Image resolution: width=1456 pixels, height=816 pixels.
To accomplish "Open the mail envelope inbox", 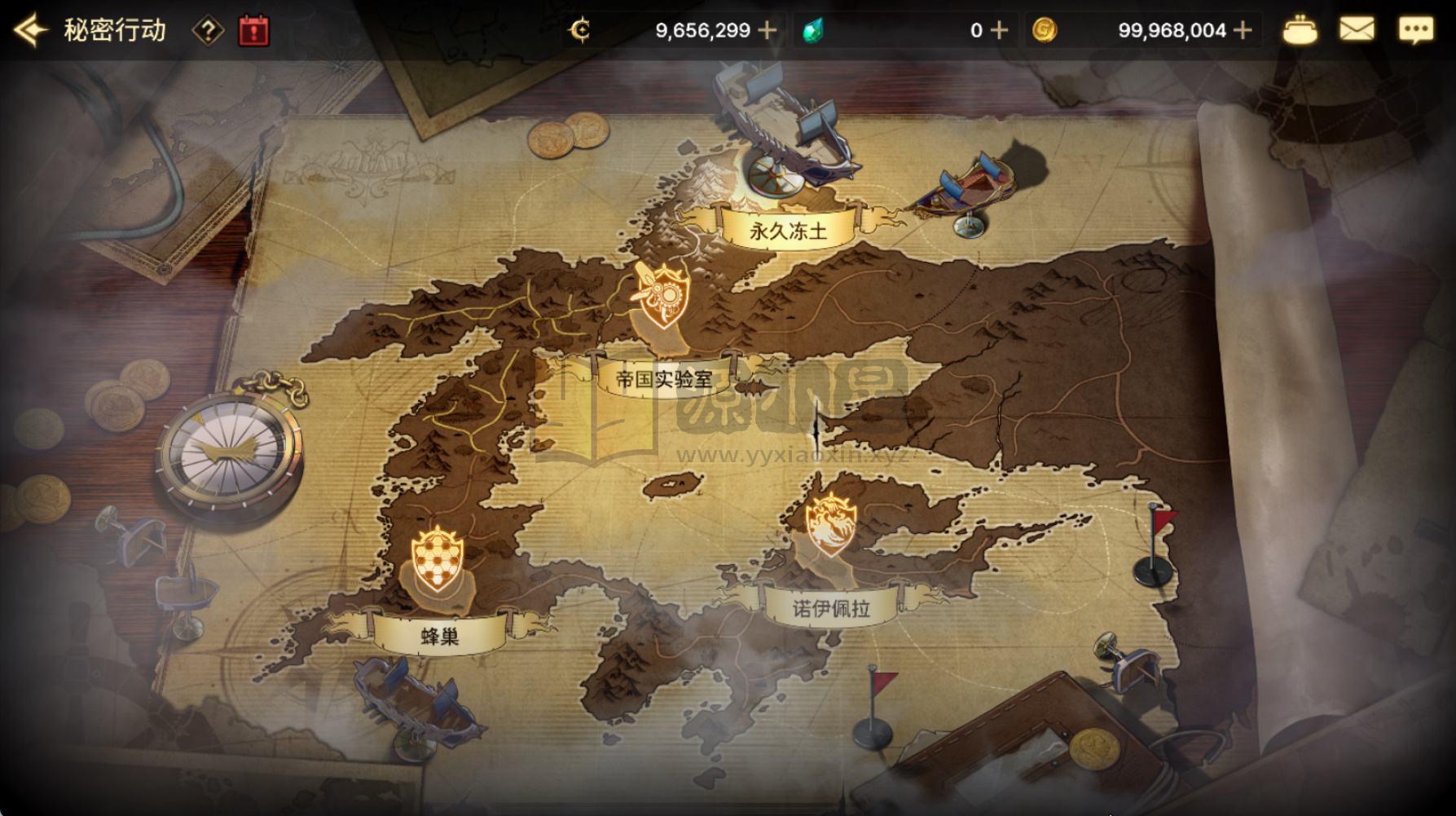I will pyautogui.click(x=1357, y=31).
